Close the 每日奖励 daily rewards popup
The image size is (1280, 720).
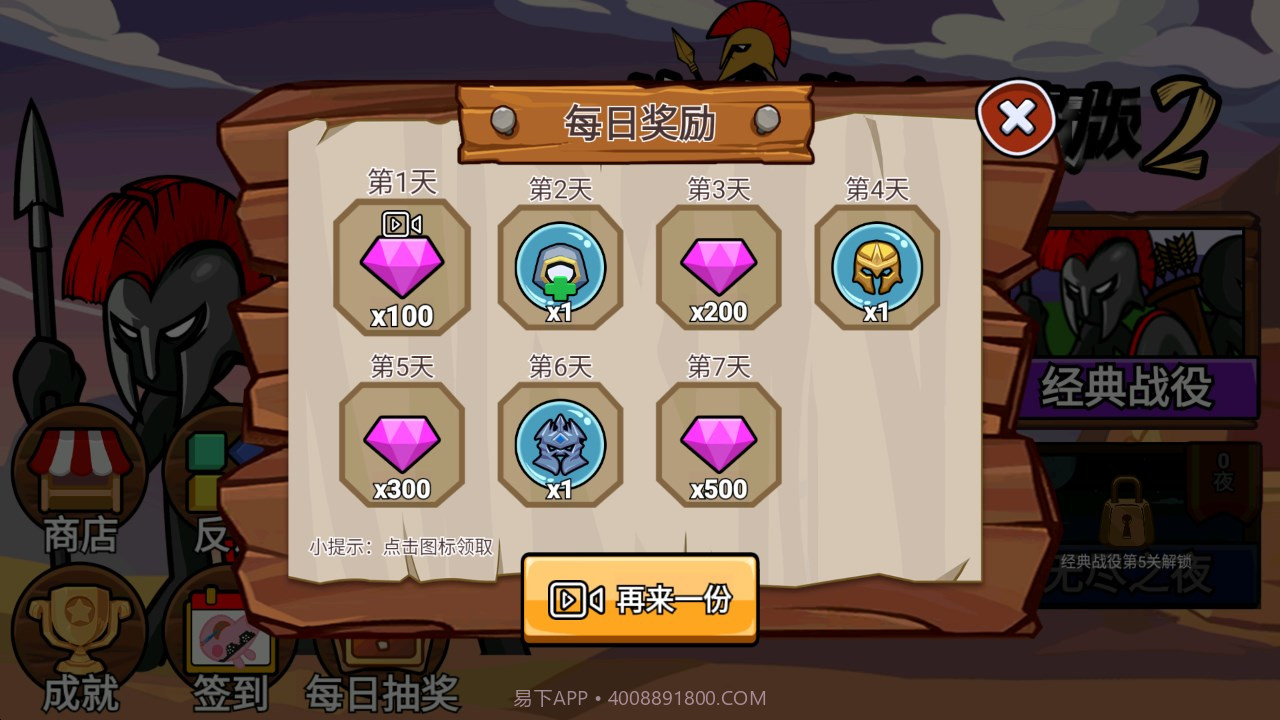1017,119
